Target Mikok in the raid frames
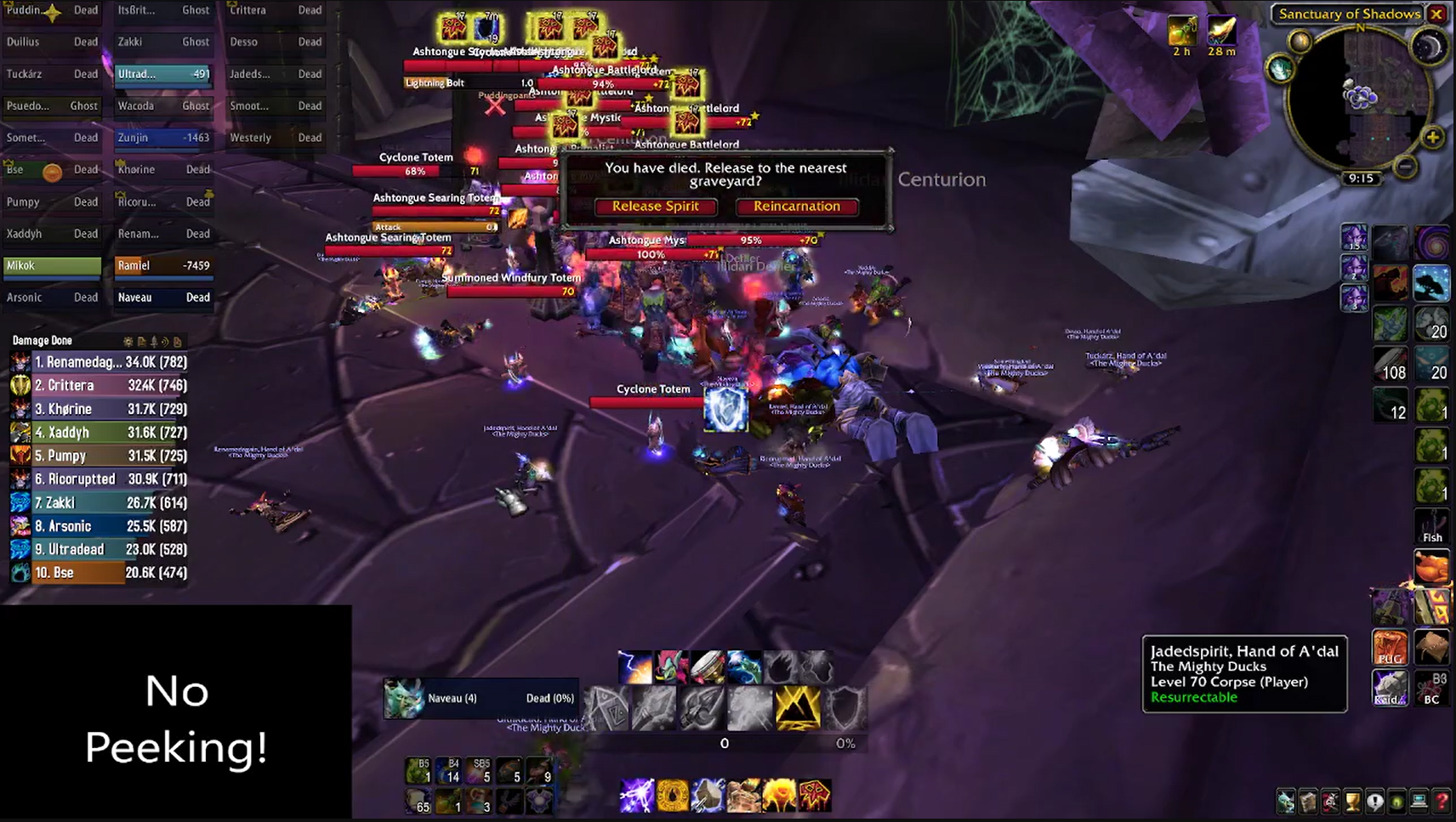Screen dimensions: 1456x822 [x=52, y=266]
